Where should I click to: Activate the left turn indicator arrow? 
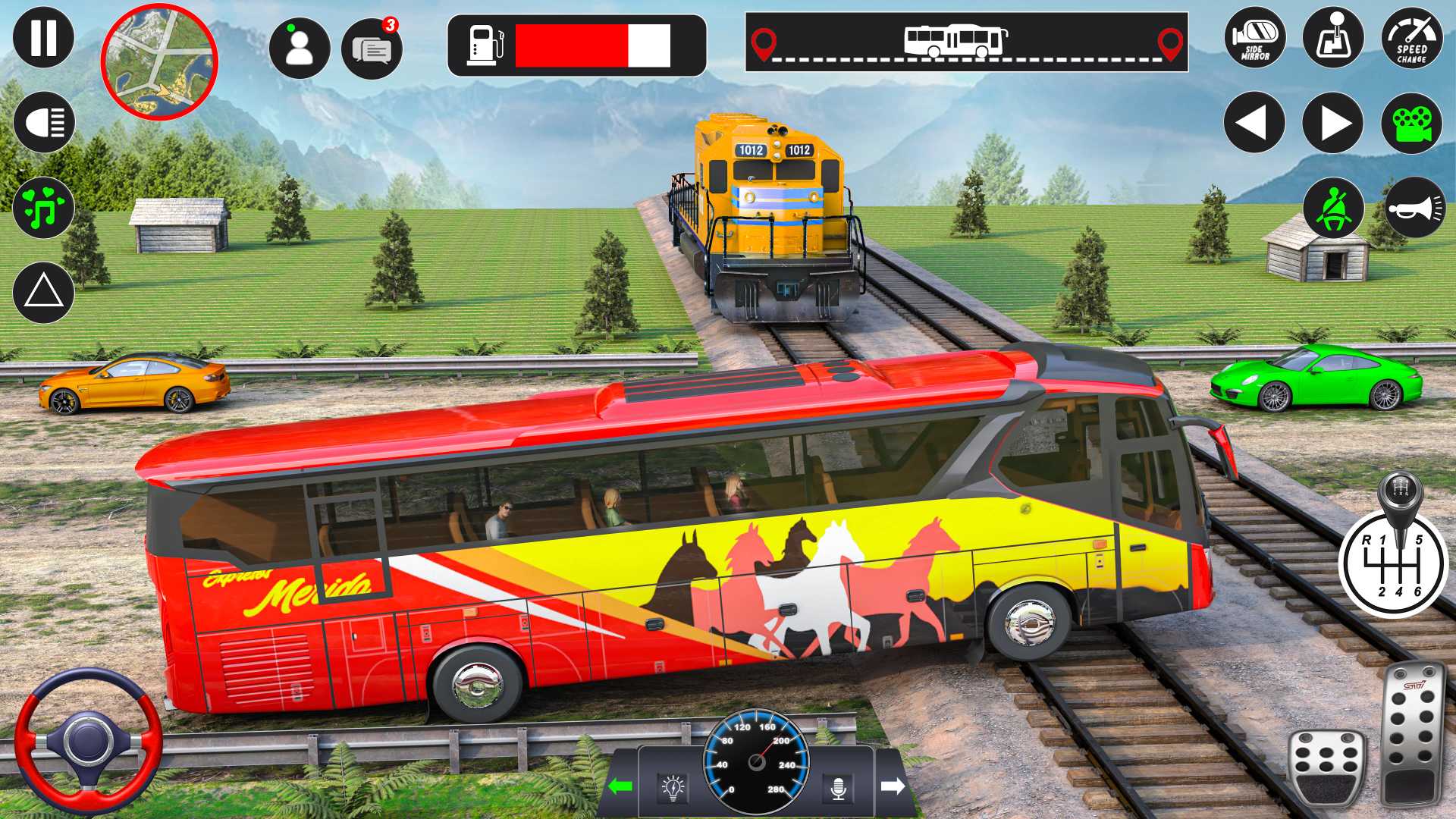coord(620,786)
